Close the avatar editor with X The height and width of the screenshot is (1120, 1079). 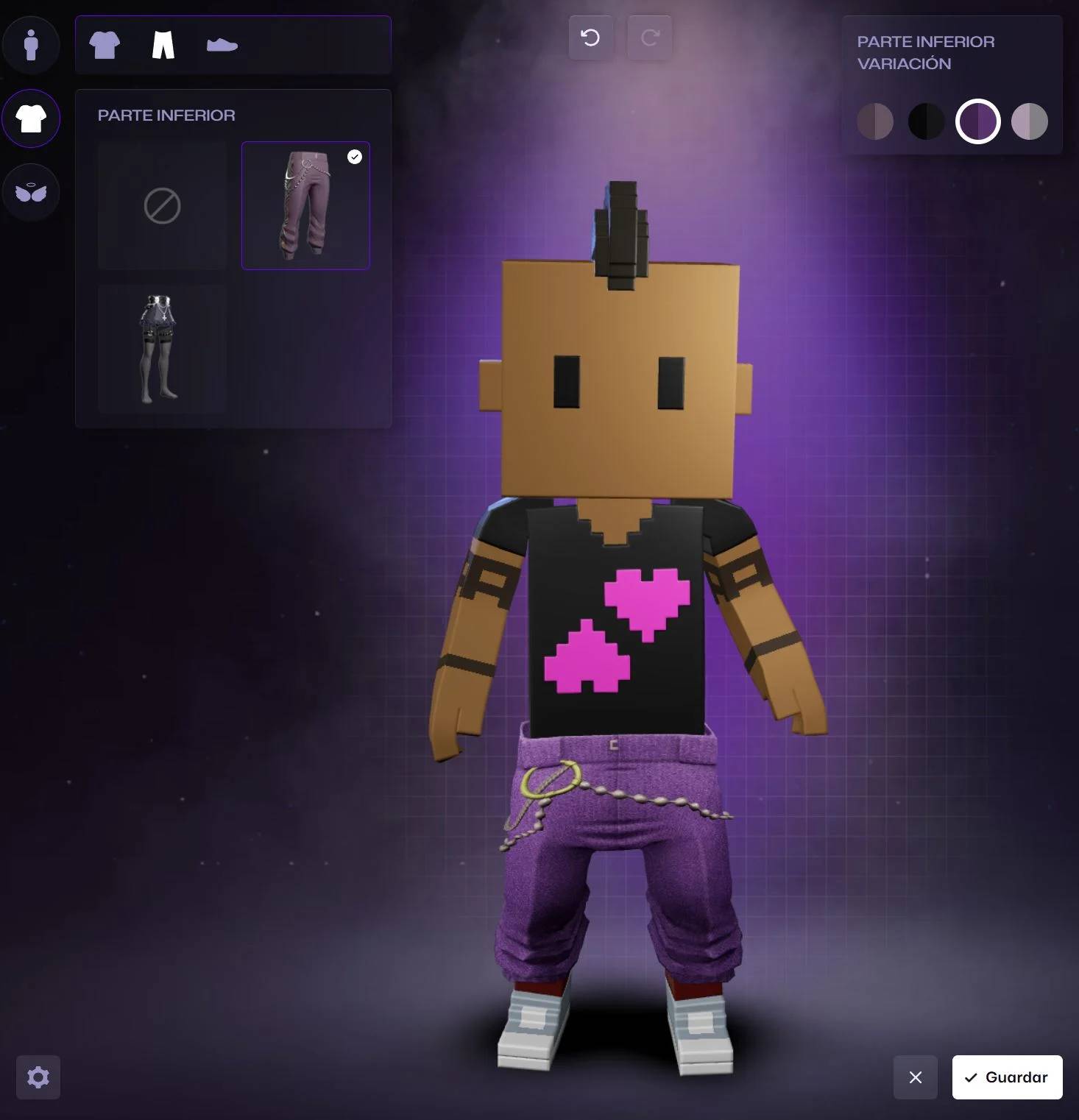pos(916,1077)
